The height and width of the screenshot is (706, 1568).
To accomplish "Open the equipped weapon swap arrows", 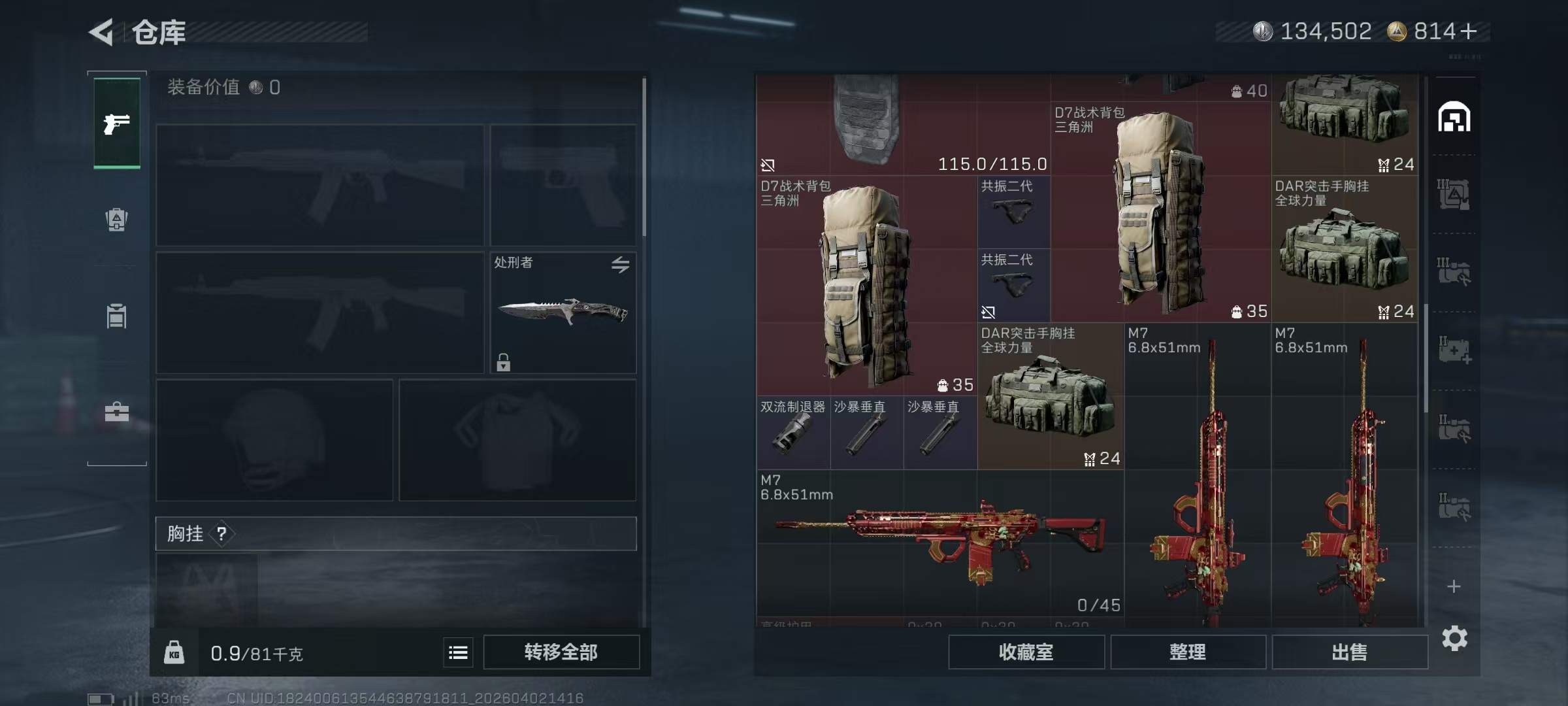I will click(x=620, y=265).
